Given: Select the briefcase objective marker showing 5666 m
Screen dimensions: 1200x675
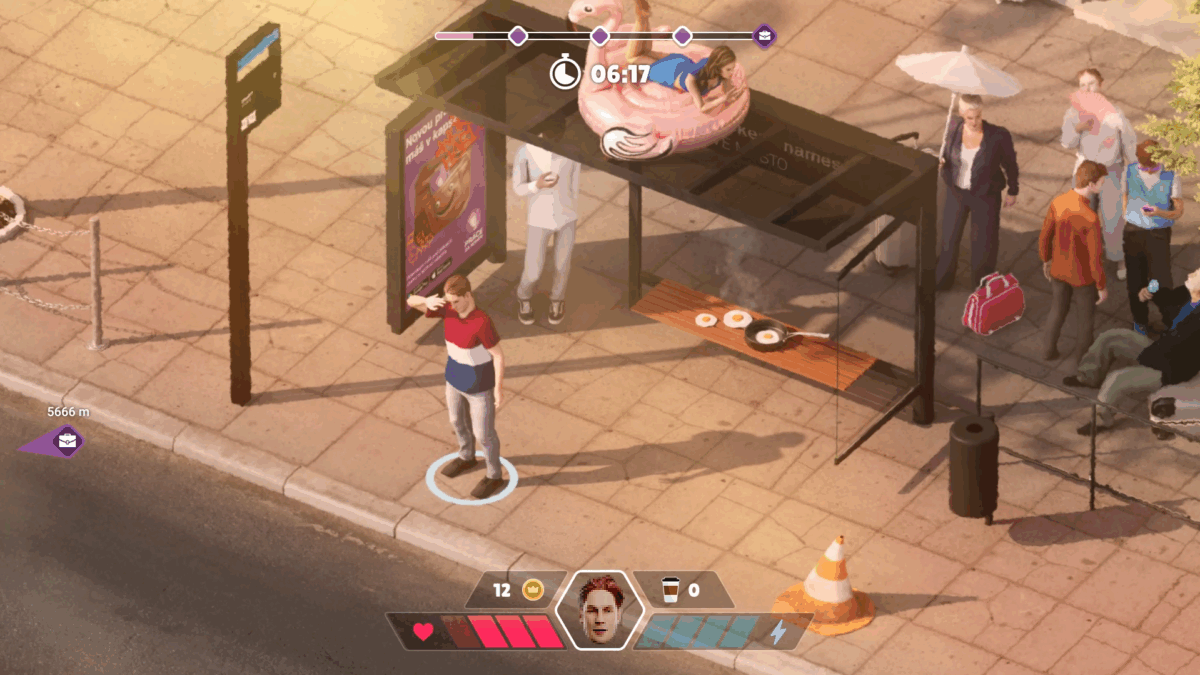Looking at the screenshot, I should (66, 440).
